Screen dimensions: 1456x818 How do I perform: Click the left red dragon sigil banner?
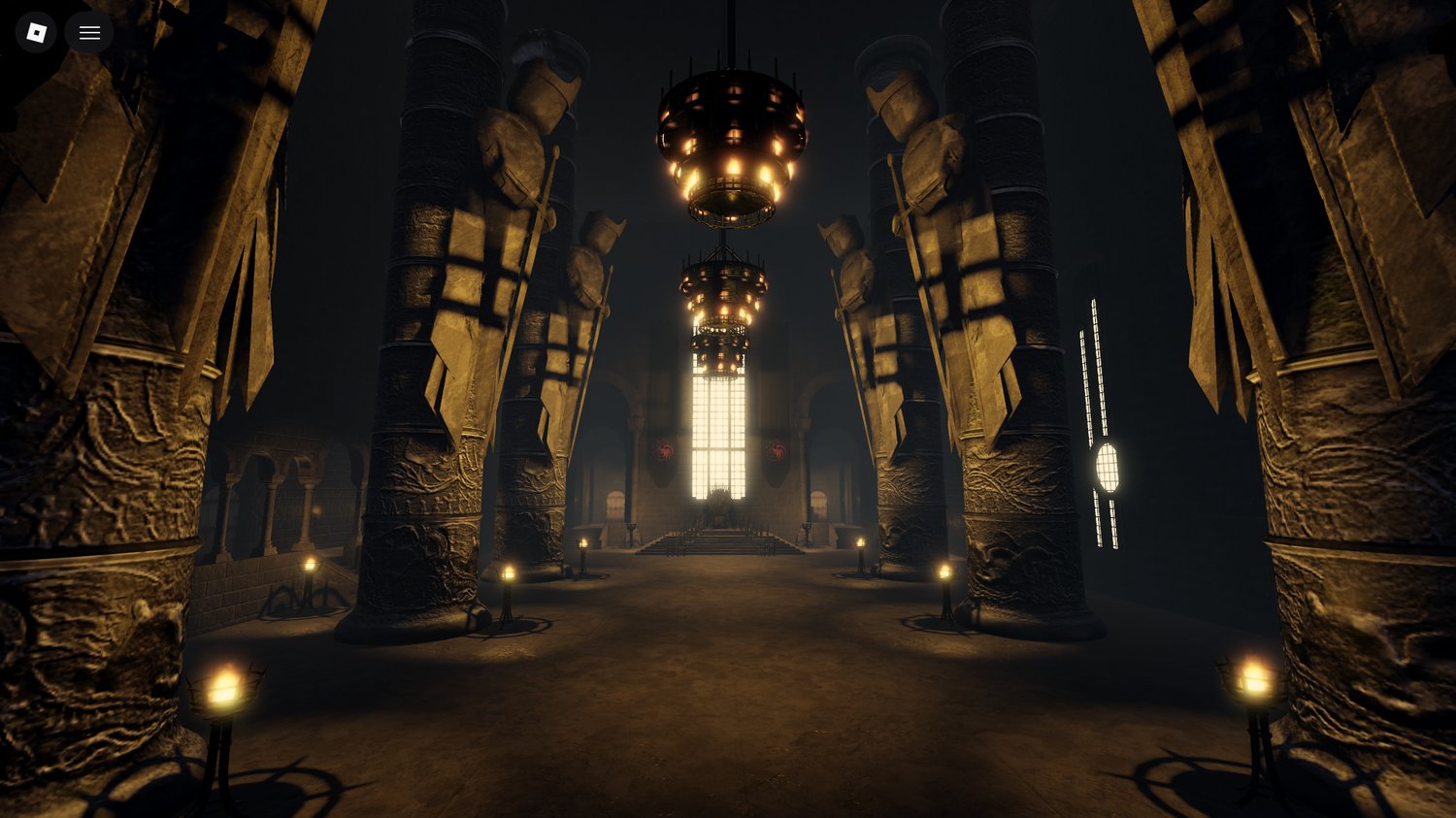(664, 452)
